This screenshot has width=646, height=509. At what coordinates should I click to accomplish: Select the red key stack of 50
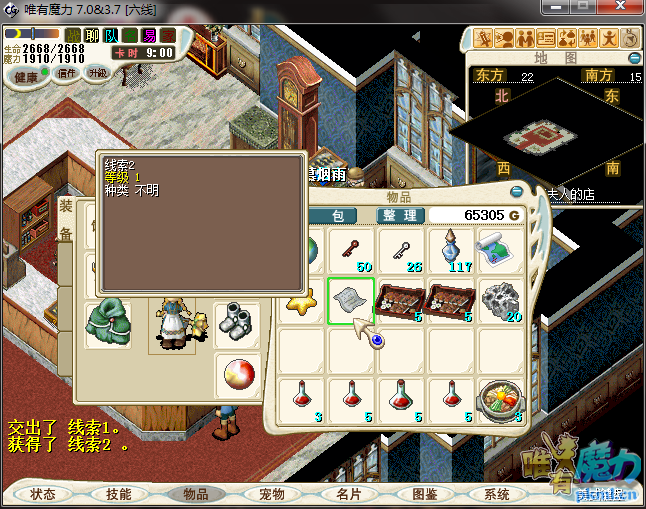[x=351, y=250]
